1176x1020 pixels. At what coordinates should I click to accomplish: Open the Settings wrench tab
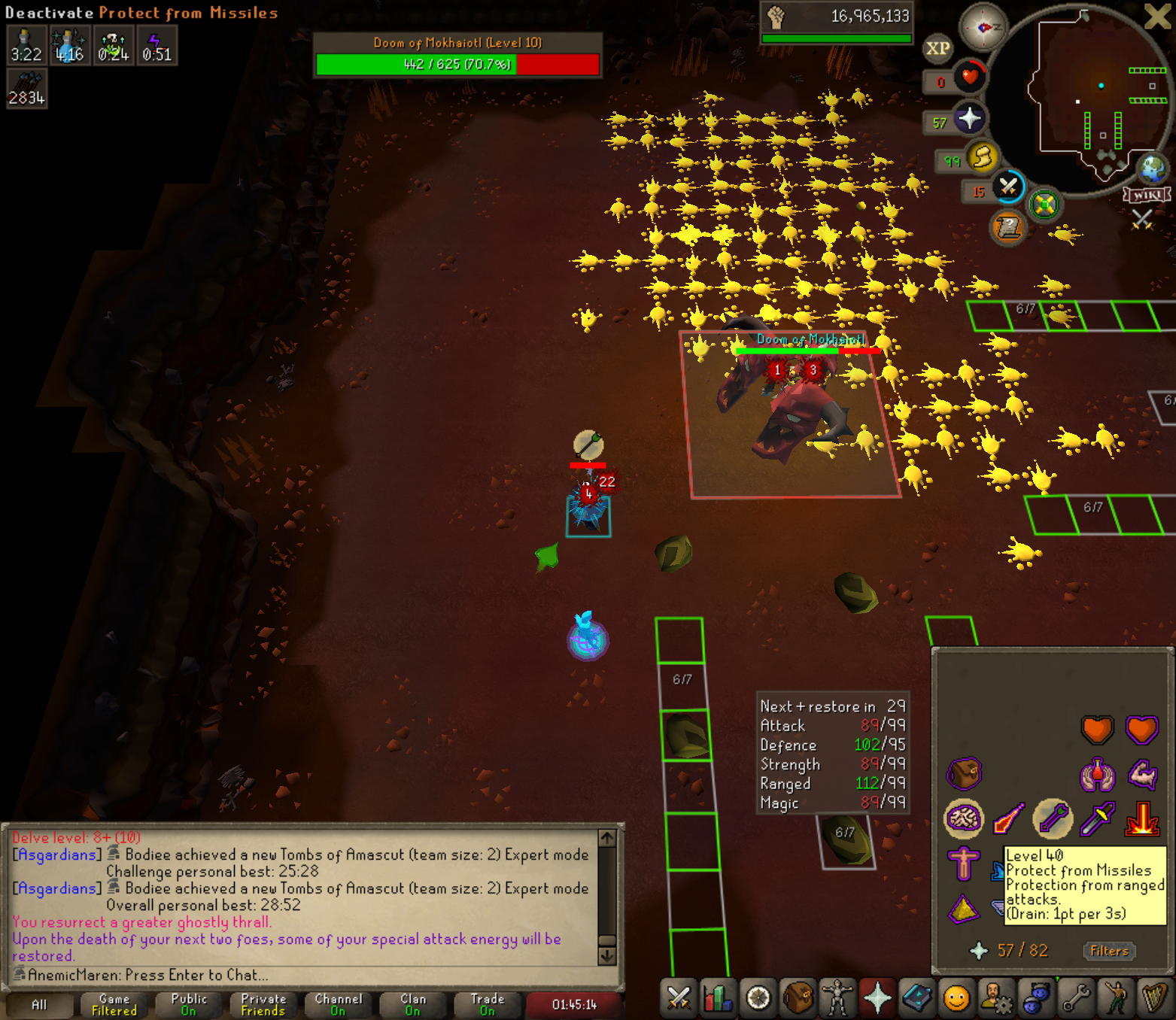tap(1076, 998)
